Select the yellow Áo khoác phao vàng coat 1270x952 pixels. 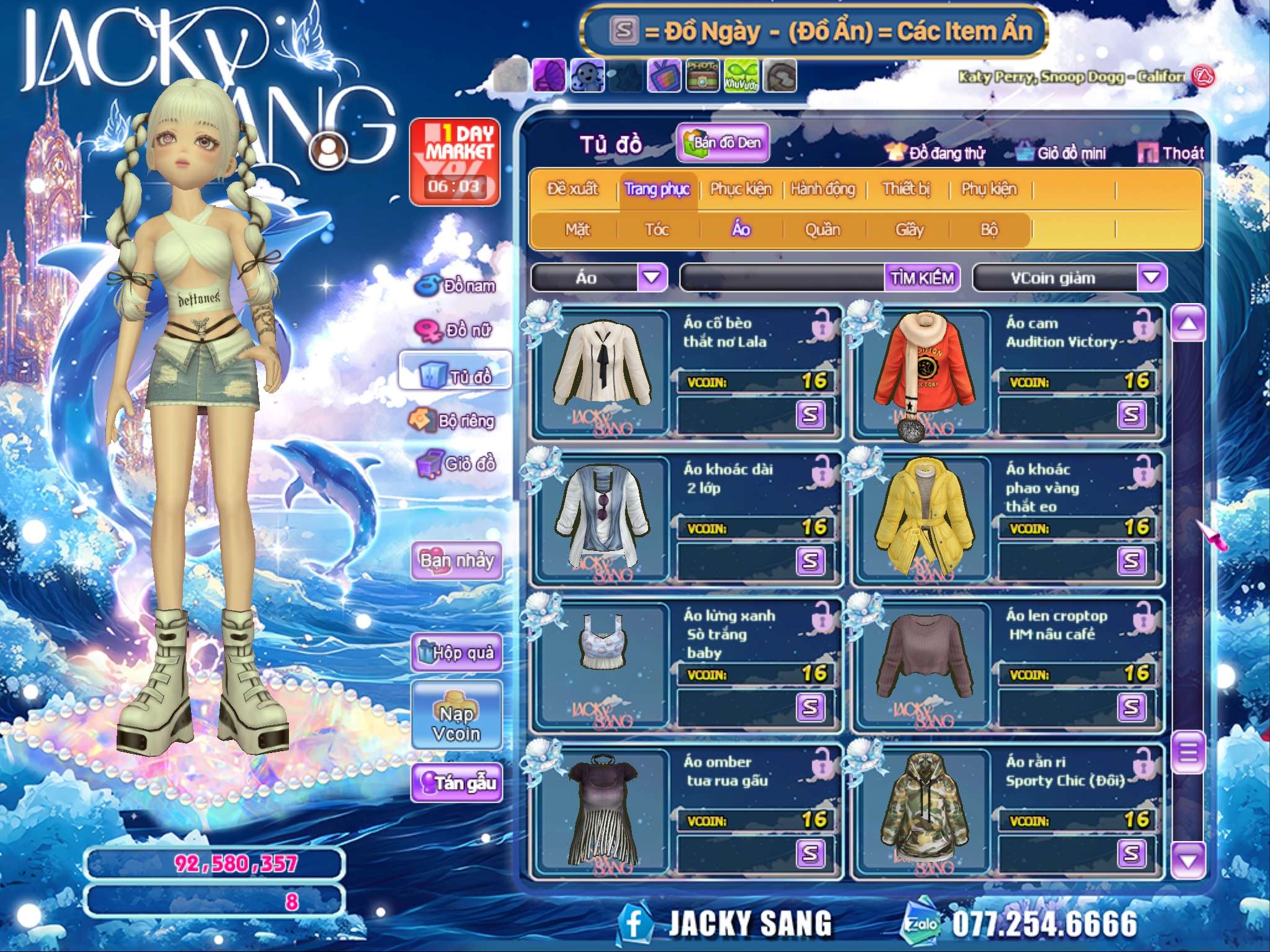(x=923, y=518)
